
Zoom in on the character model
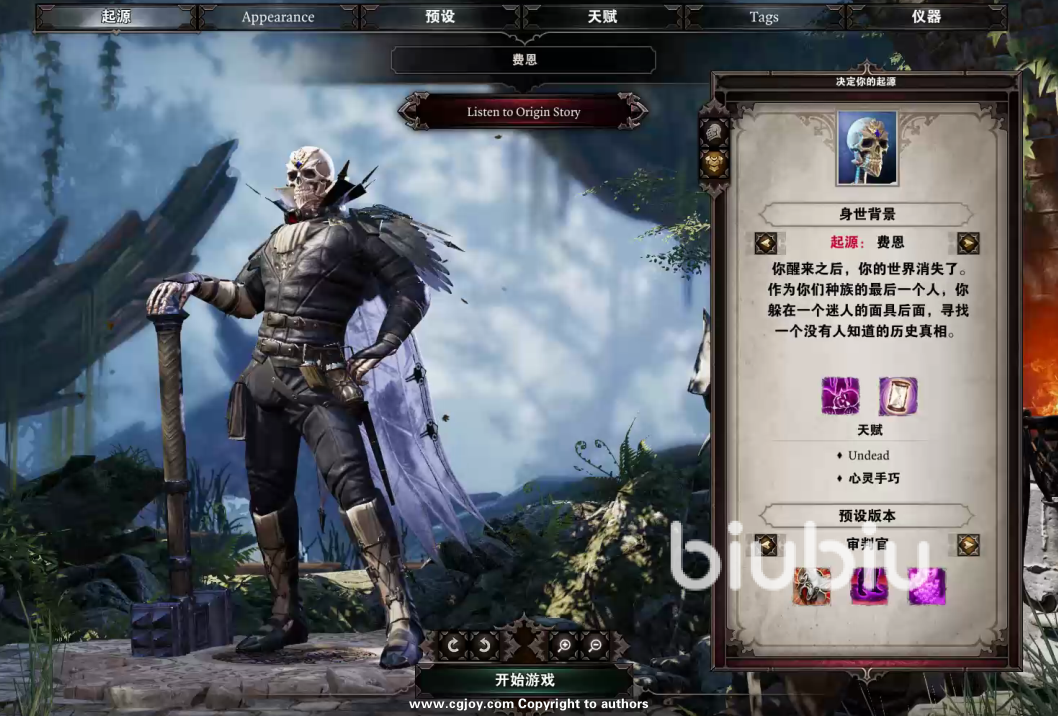(564, 646)
